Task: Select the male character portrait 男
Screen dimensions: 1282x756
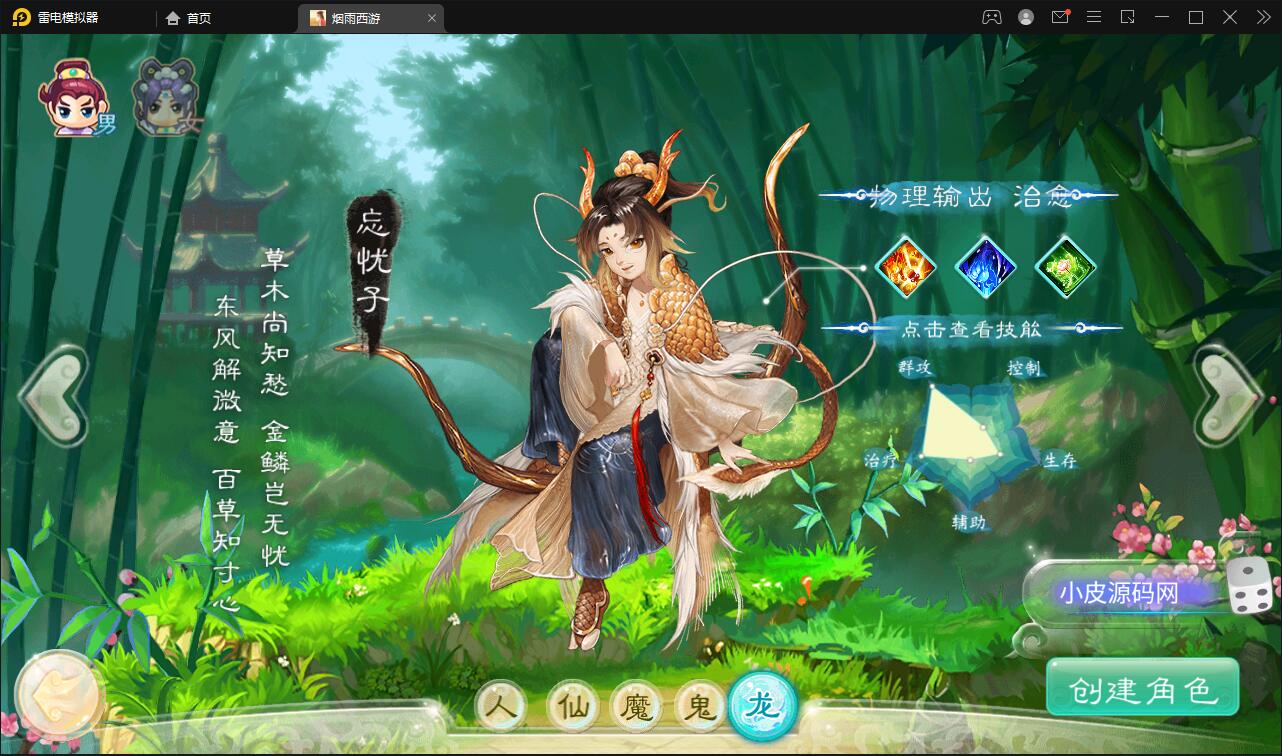Action: 75,95
